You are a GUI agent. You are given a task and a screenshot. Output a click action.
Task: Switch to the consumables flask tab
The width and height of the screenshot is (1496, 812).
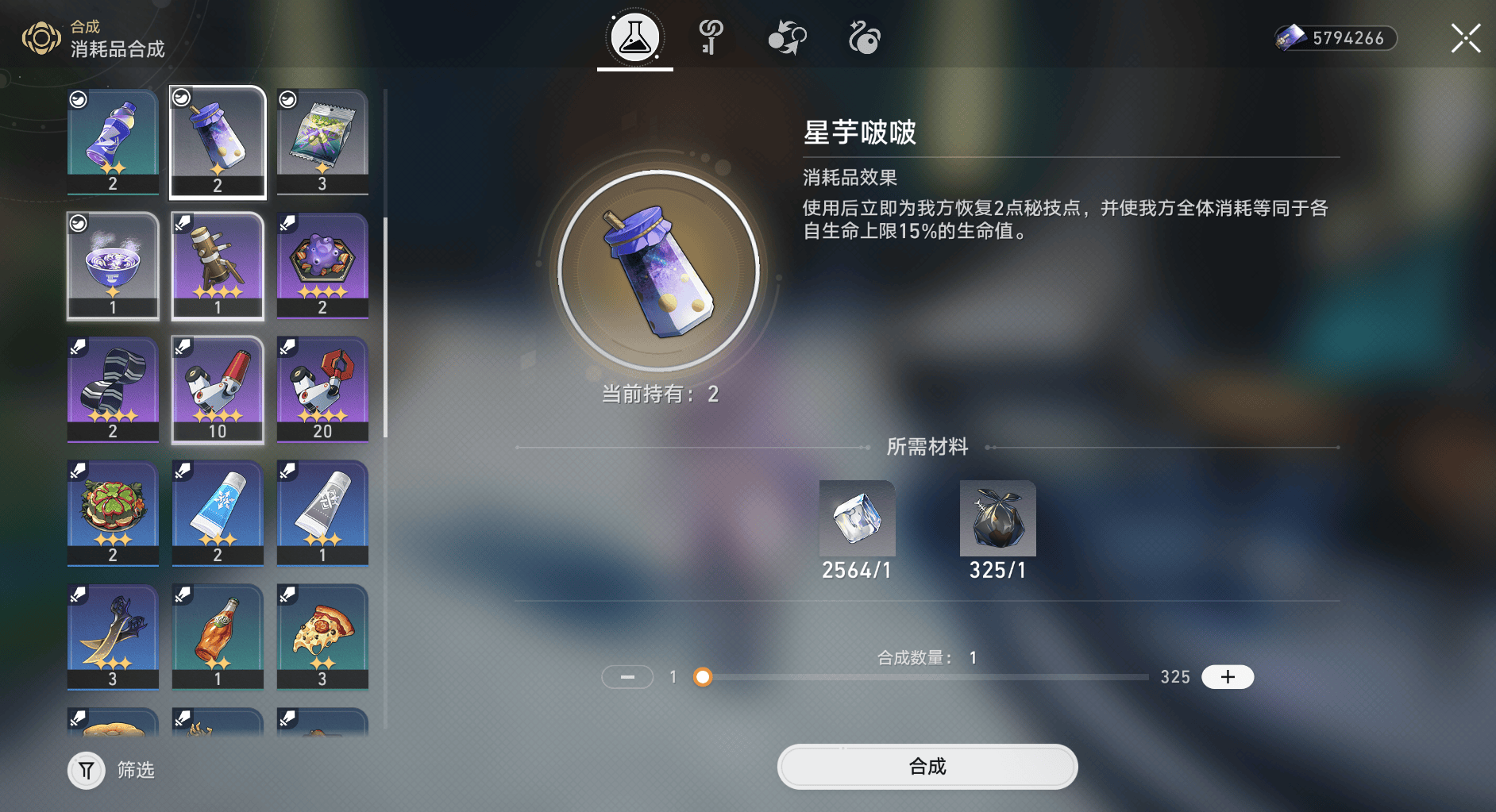tap(634, 37)
